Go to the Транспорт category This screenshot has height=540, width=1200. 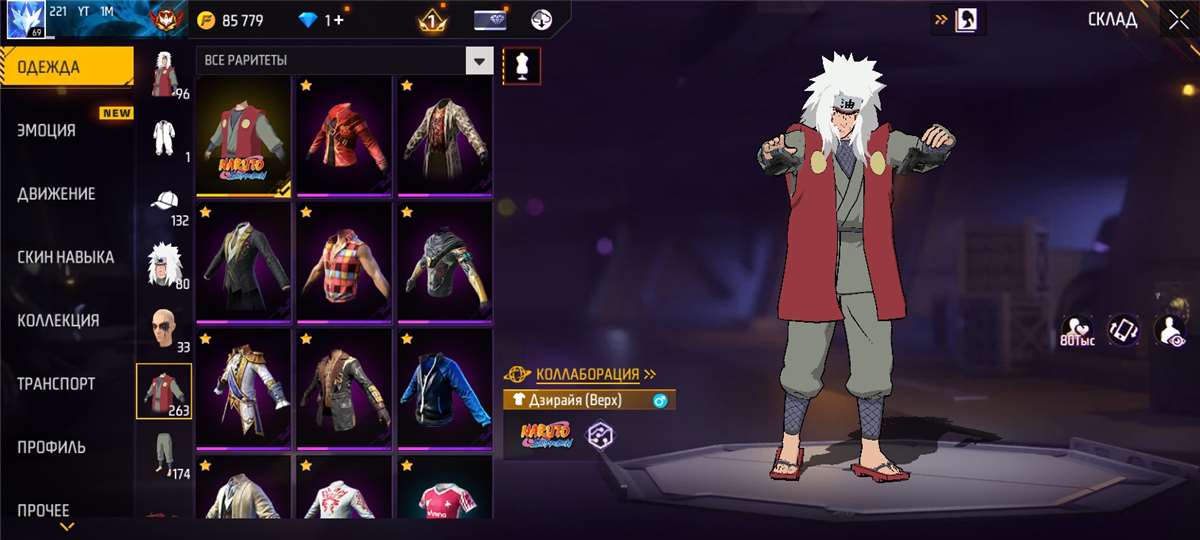(57, 383)
